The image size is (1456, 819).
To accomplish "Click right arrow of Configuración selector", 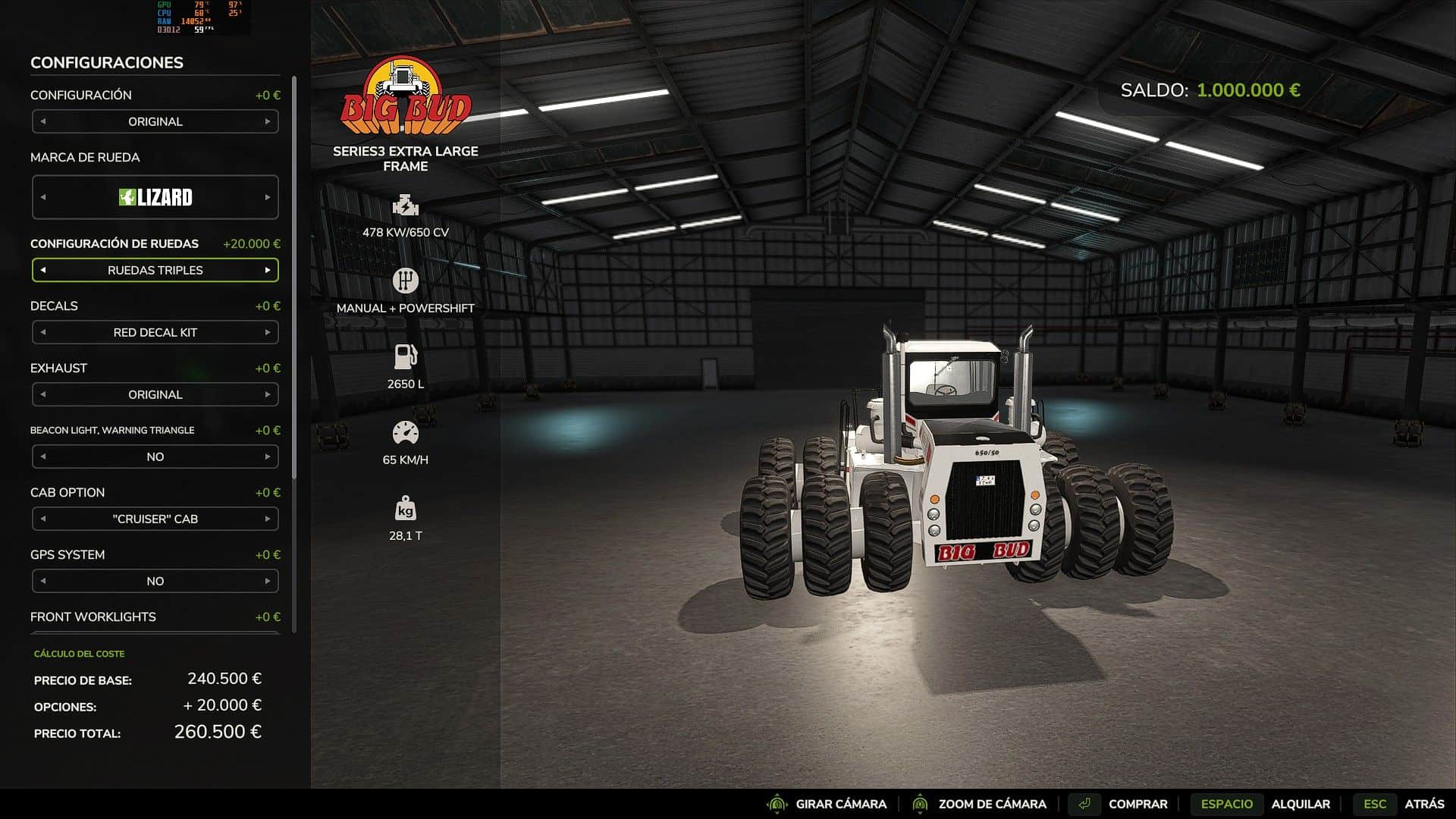I will [x=268, y=121].
